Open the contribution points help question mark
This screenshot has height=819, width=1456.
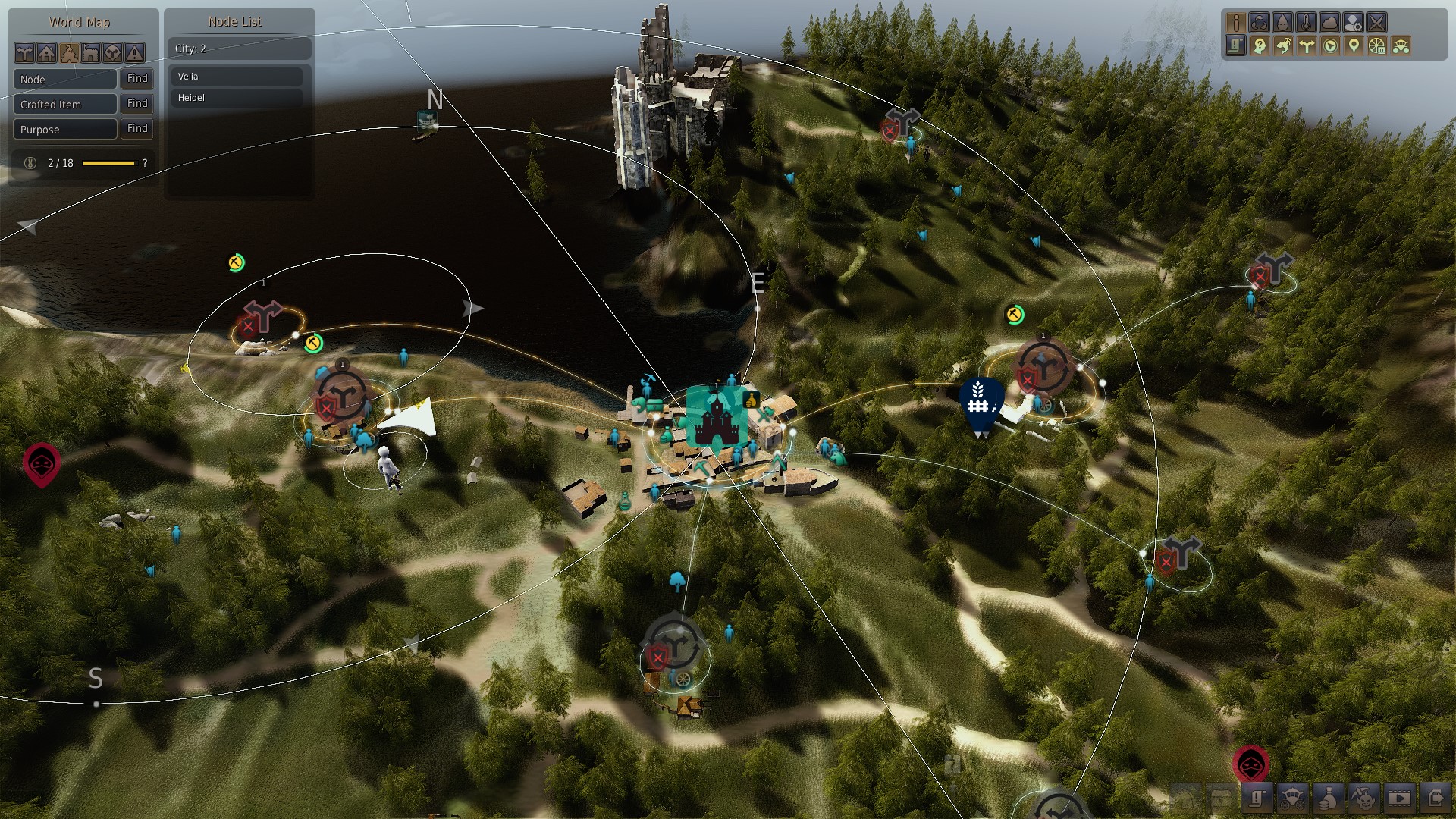145,163
